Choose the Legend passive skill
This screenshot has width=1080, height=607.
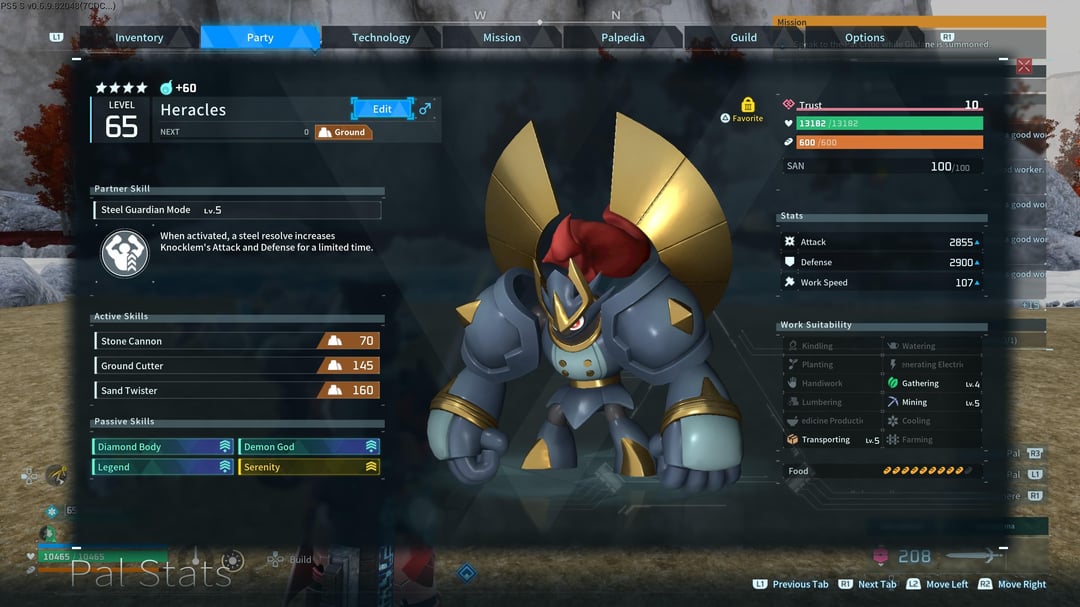tap(163, 467)
